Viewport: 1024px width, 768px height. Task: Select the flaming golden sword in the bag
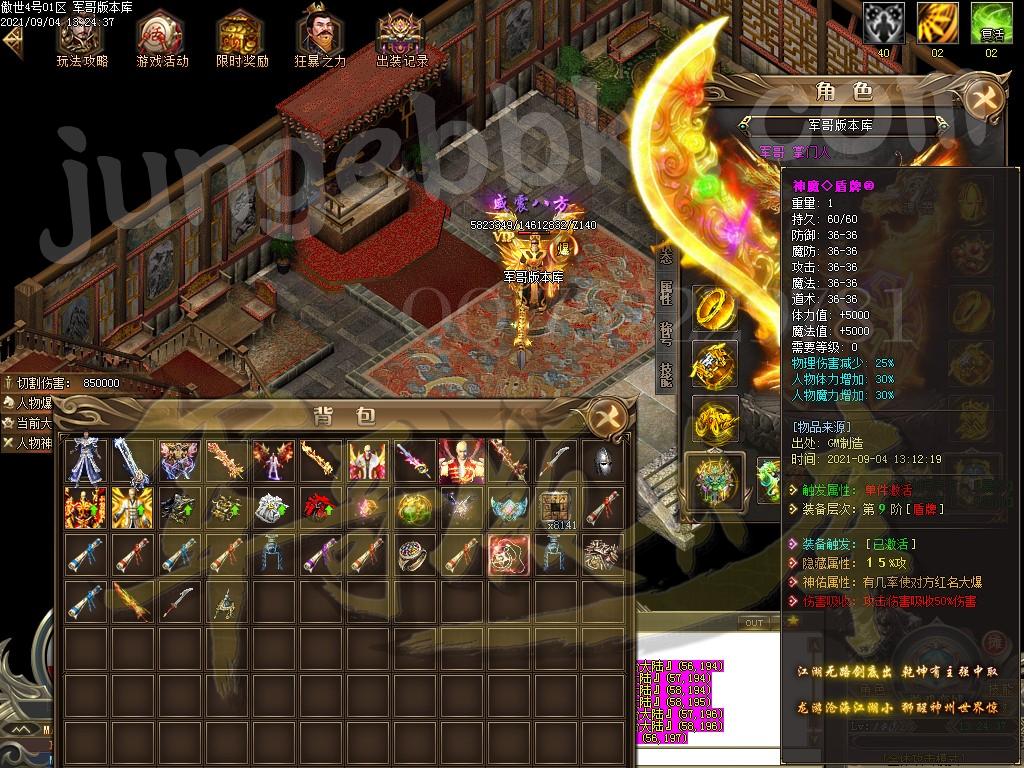click(129, 602)
